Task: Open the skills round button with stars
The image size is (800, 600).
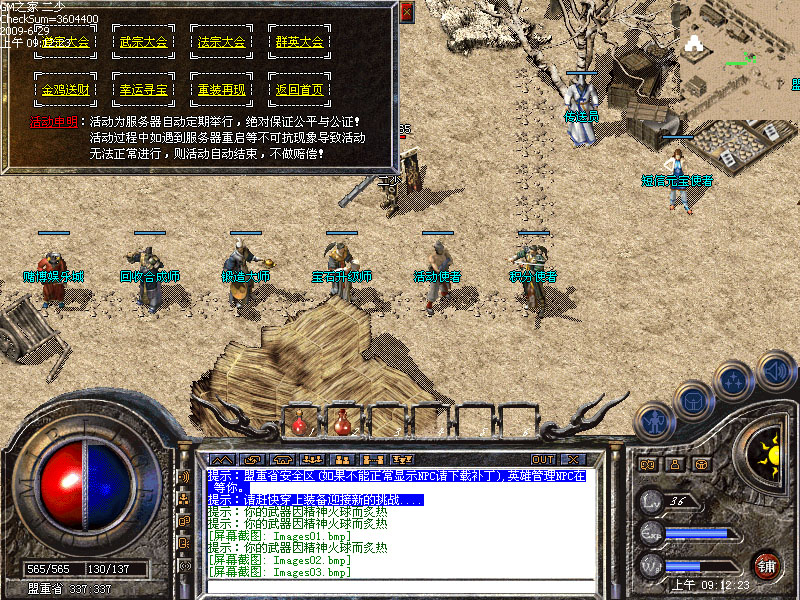Action: pyautogui.click(x=733, y=382)
